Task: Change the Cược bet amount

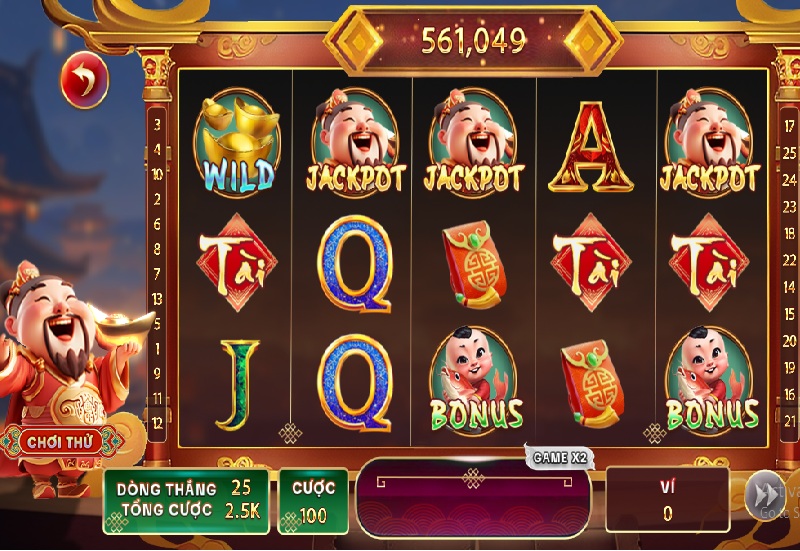Action: [x=313, y=500]
